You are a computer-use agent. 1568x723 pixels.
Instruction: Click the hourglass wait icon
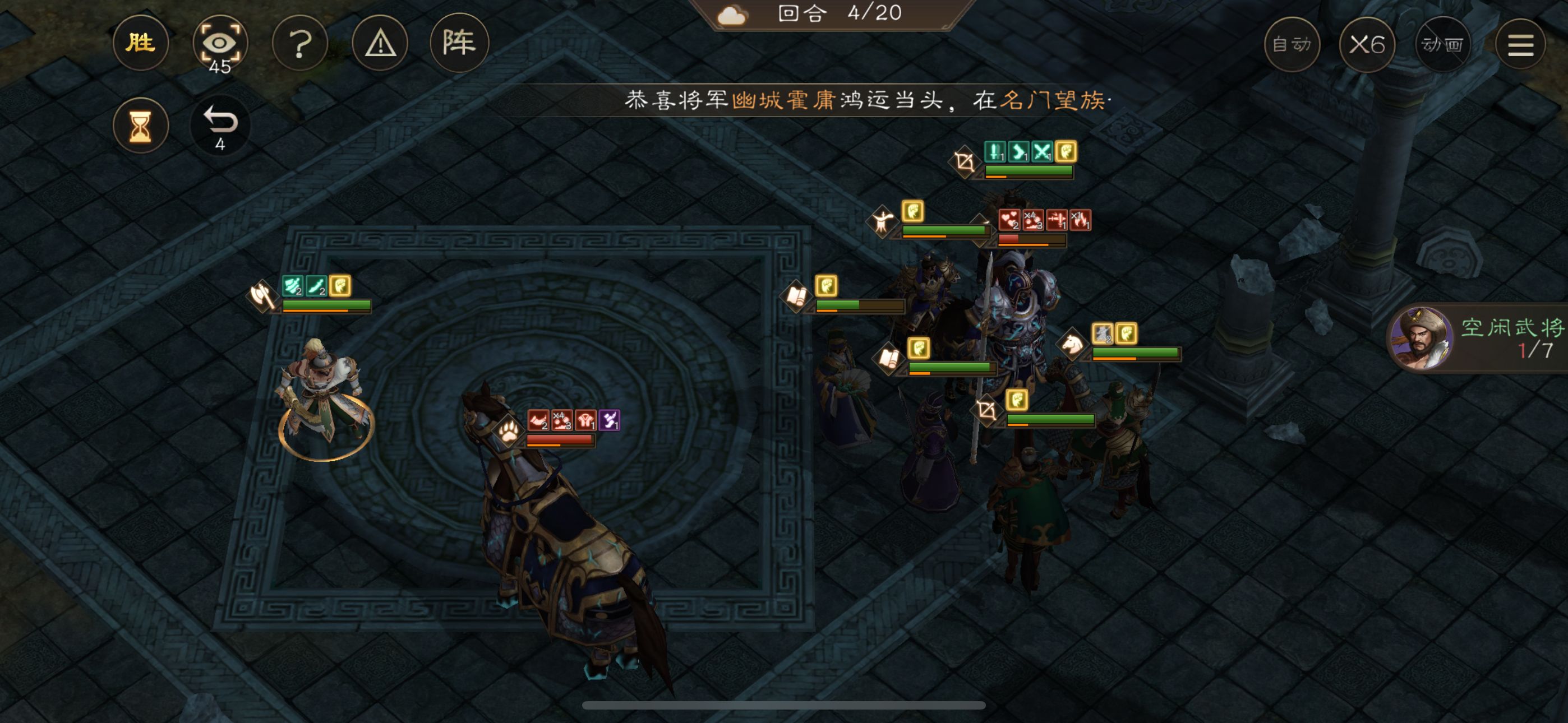click(141, 125)
